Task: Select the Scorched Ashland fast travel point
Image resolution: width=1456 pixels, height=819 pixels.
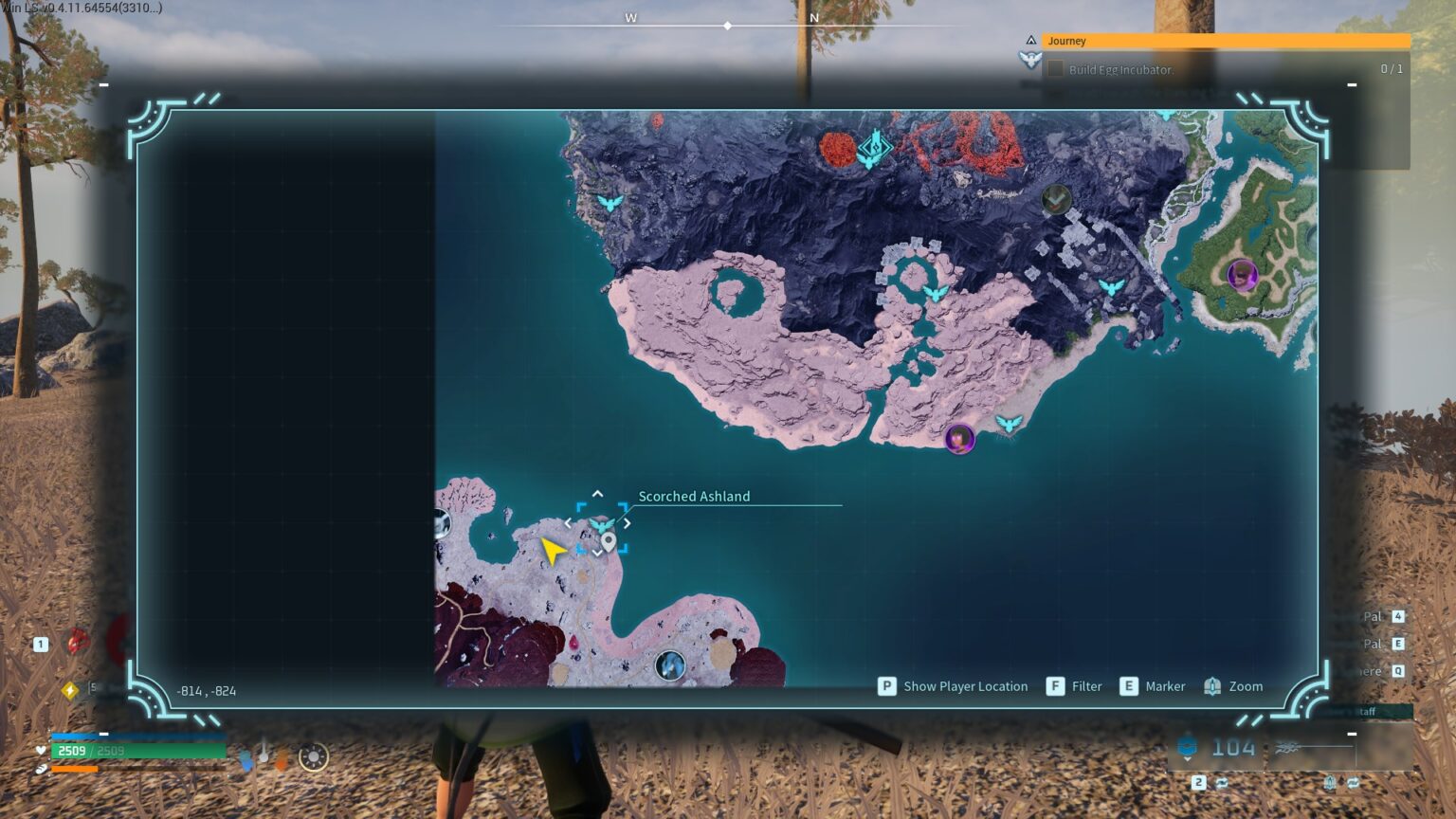Action: tap(601, 526)
